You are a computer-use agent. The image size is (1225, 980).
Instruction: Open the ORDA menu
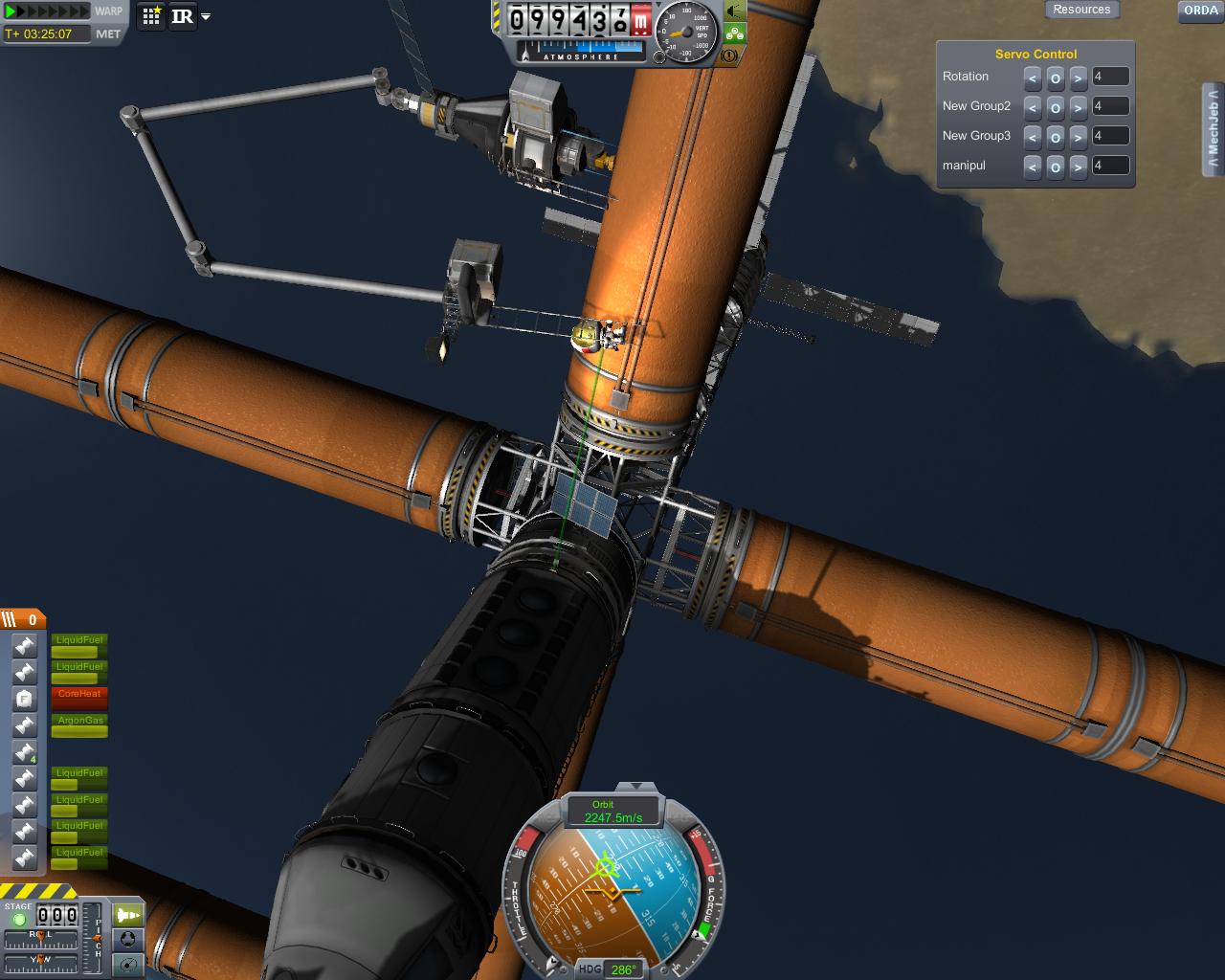coord(1201,11)
